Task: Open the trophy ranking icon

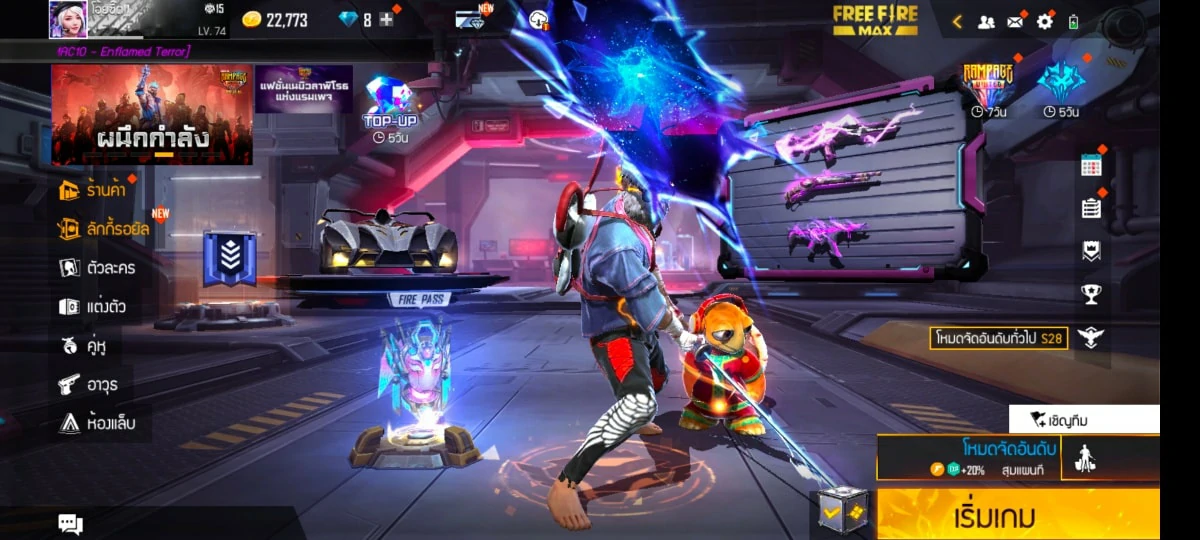Action: tap(1091, 294)
